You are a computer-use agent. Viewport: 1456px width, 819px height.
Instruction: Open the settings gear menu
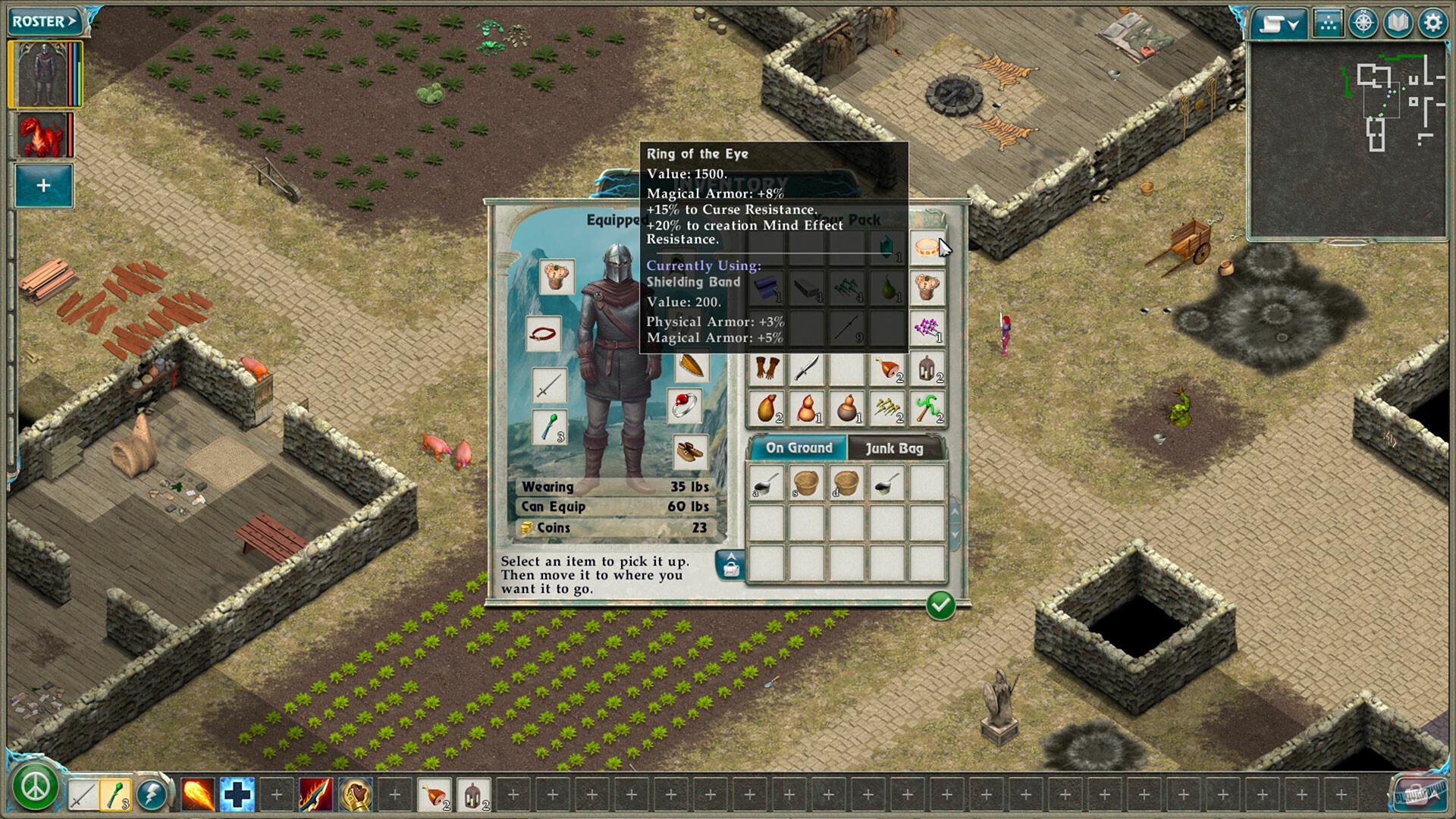1432,24
